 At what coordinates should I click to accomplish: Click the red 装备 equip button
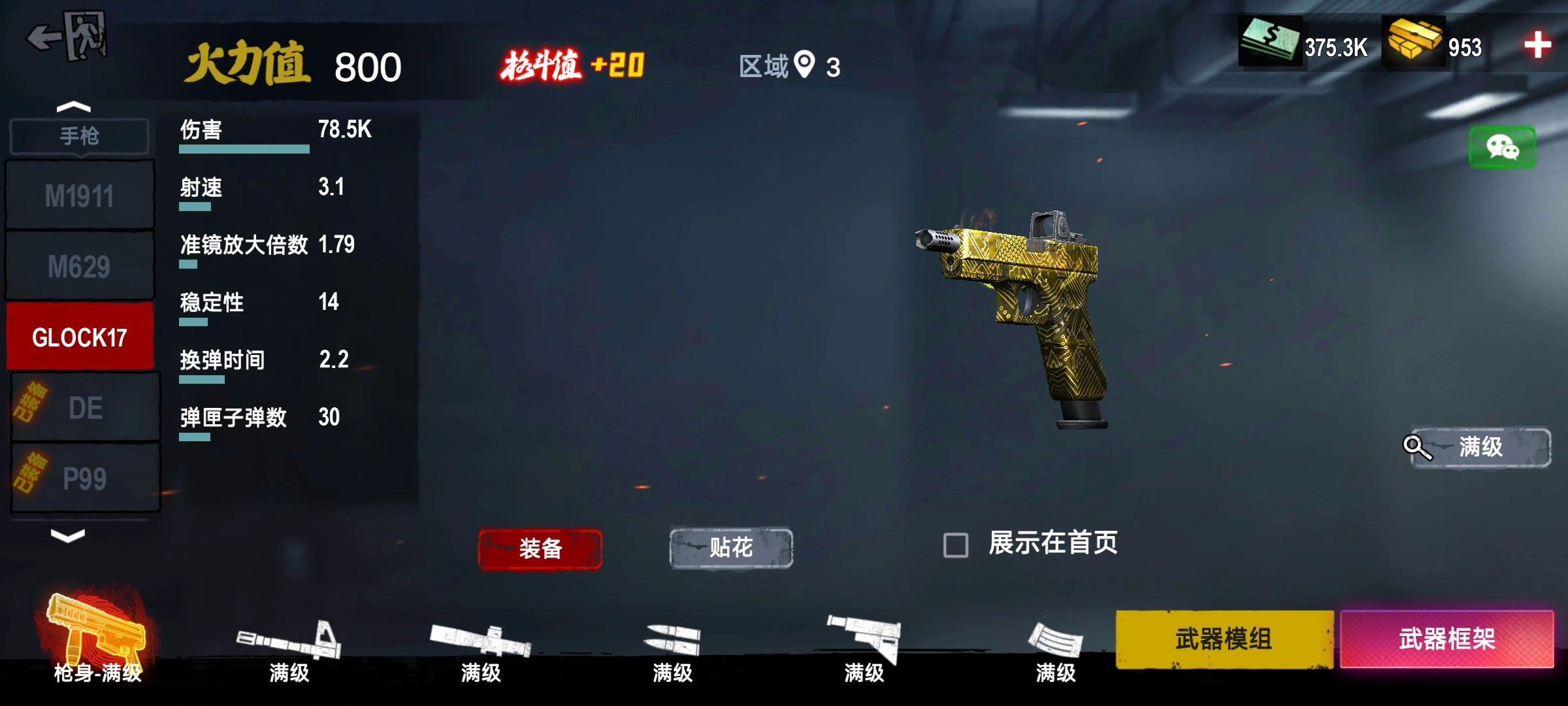540,550
